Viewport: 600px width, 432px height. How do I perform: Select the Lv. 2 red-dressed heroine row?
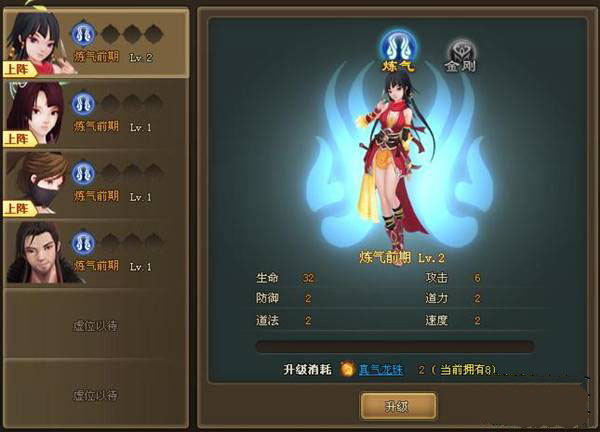(x=95, y=44)
